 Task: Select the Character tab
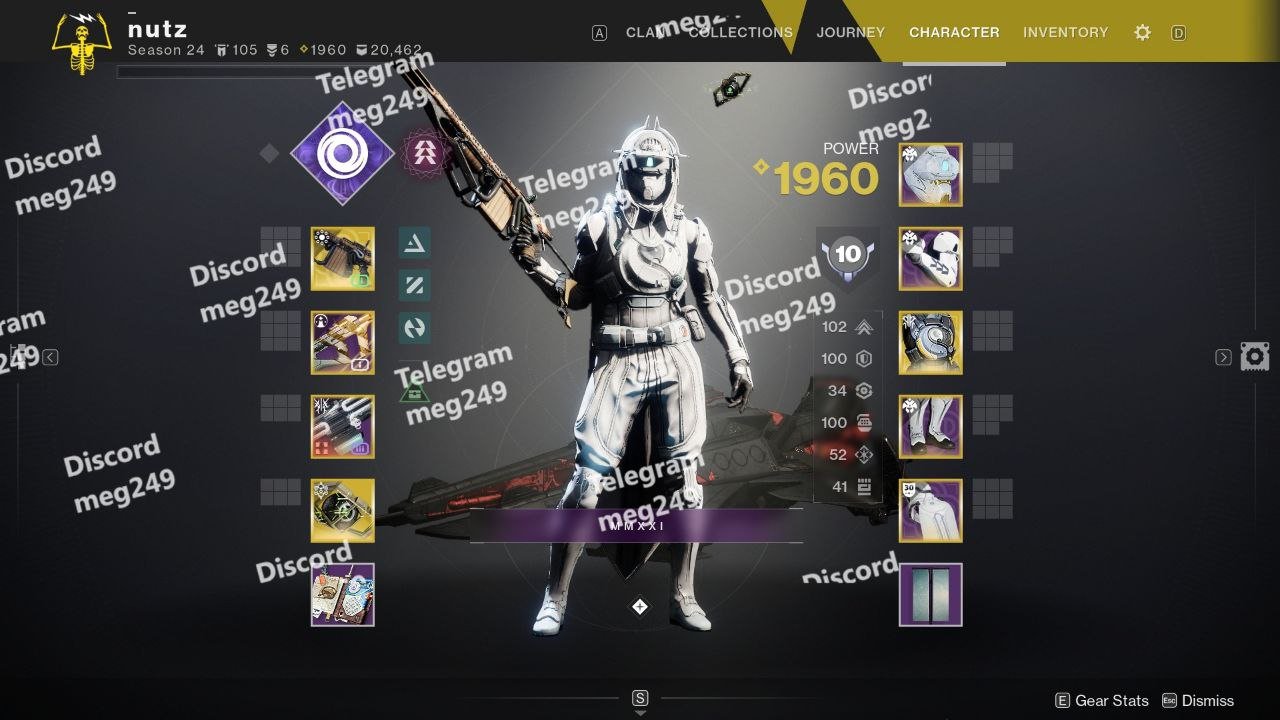pos(953,32)
